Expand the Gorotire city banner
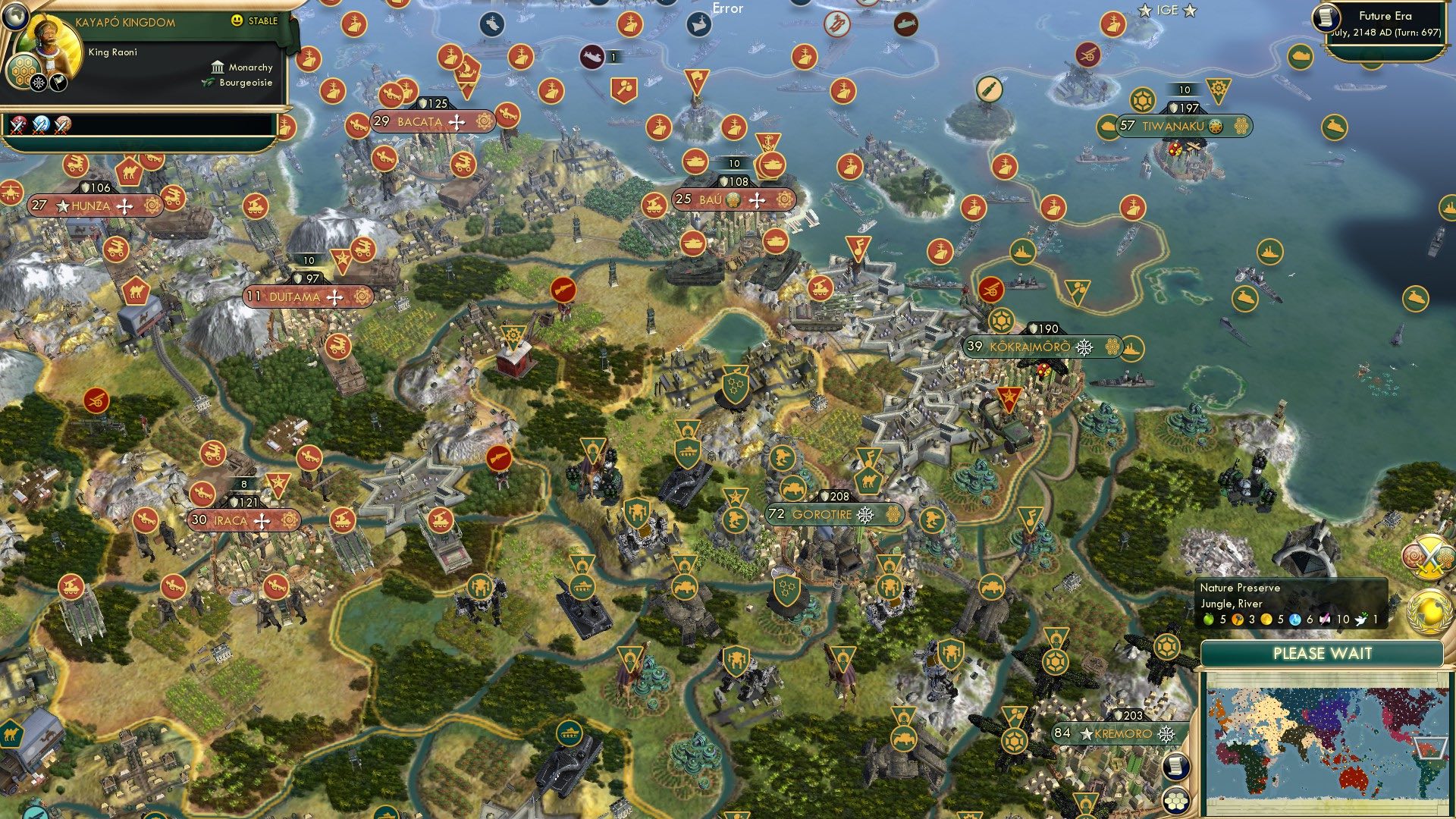The width and height of the screenshot is (1456, 819). [x=834, y=514]
